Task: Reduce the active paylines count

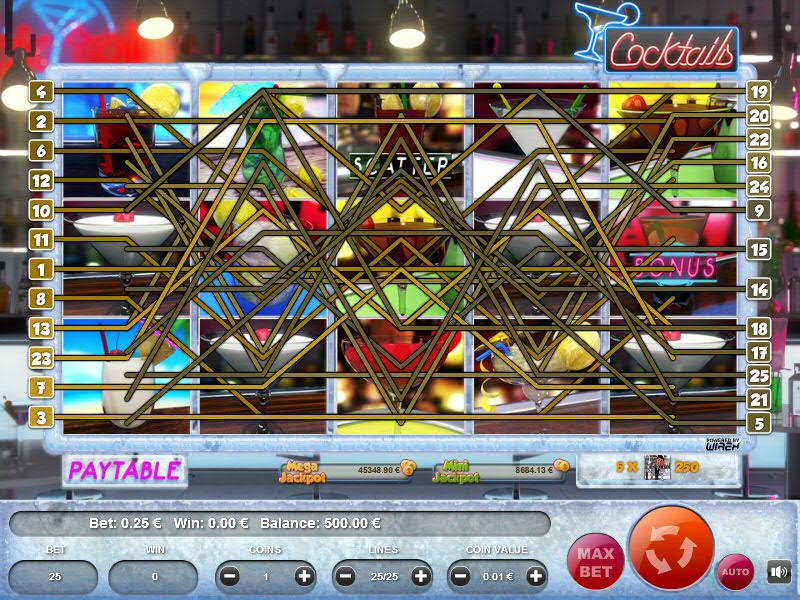Action: [x=346, y=576]
